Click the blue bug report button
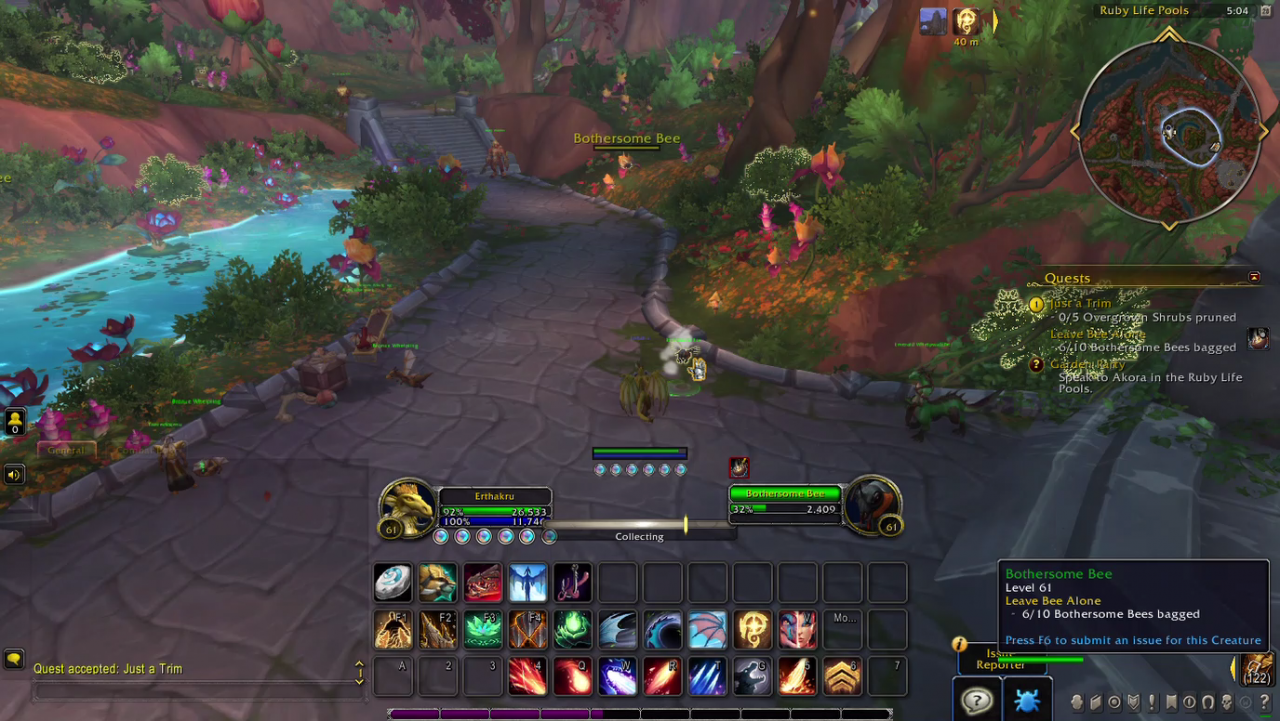 click(x=1026, y=700)
